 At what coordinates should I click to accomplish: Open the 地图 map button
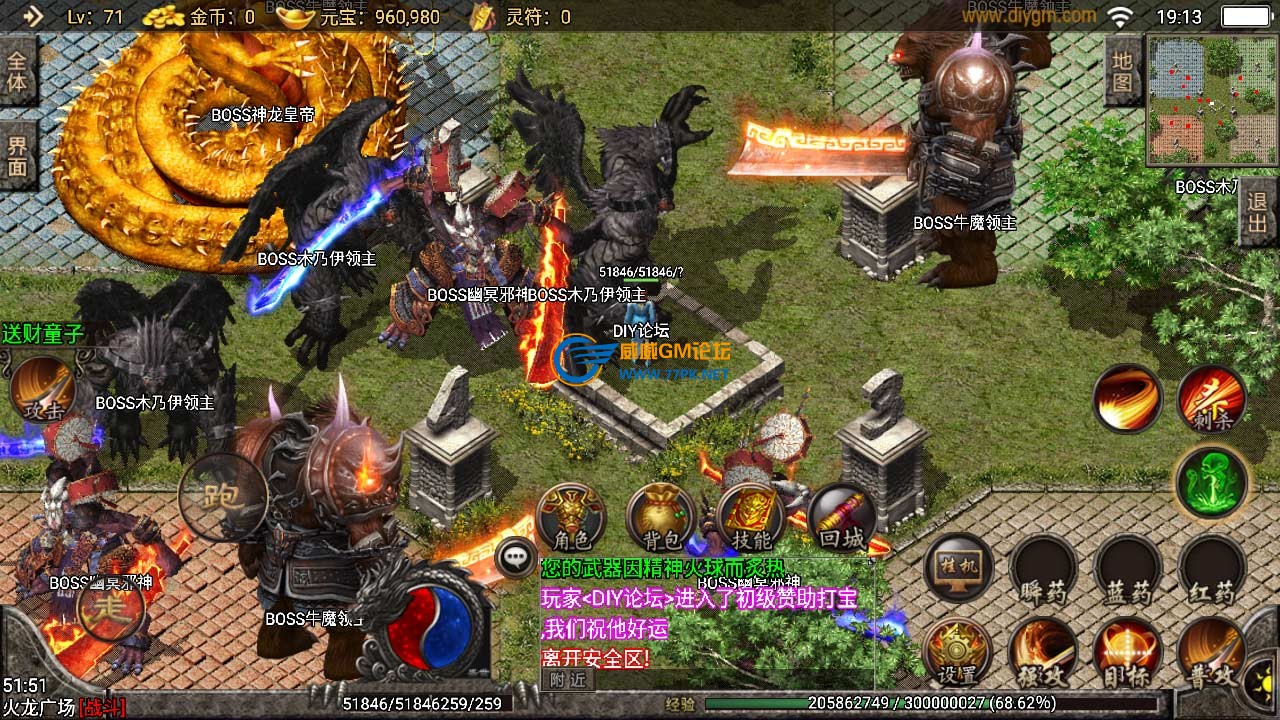tap(1123, 72)
